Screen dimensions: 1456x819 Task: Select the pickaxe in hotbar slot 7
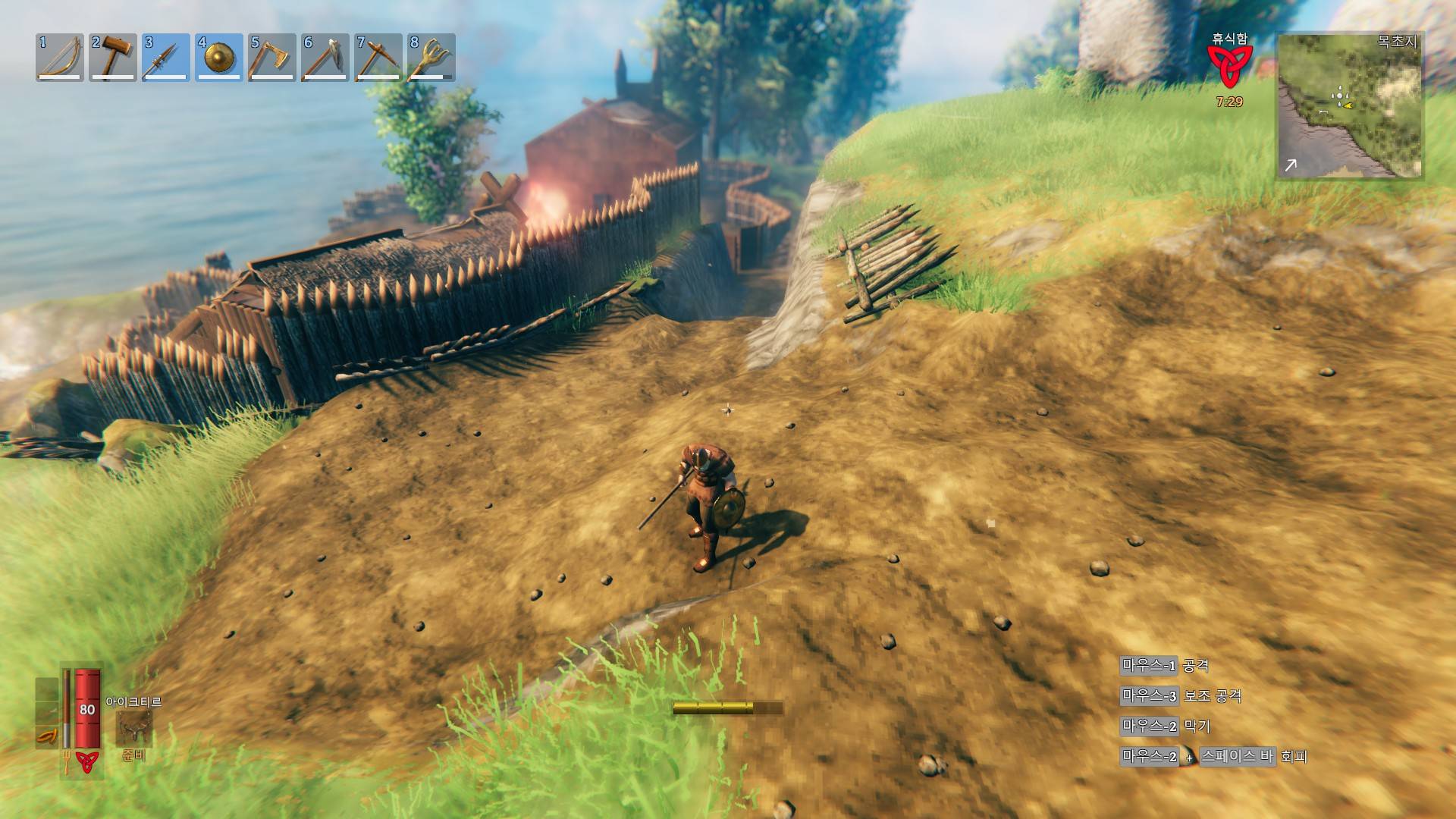tap(378, 57)
